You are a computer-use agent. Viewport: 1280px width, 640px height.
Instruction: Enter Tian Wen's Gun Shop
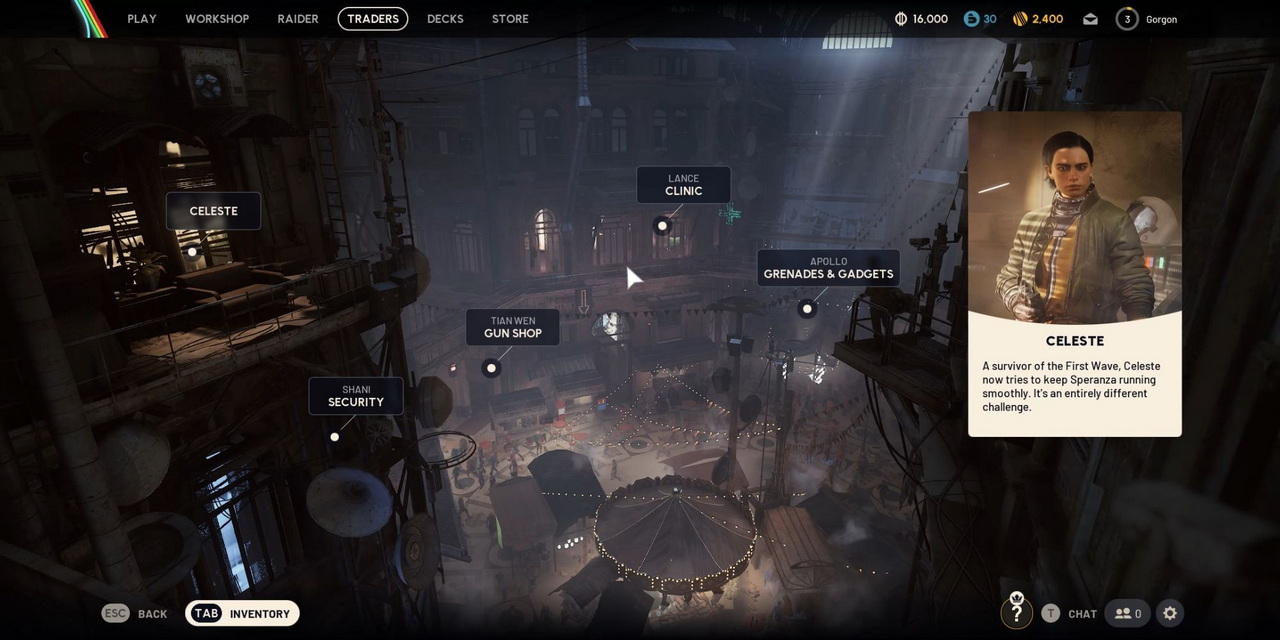tap(513, 327)
